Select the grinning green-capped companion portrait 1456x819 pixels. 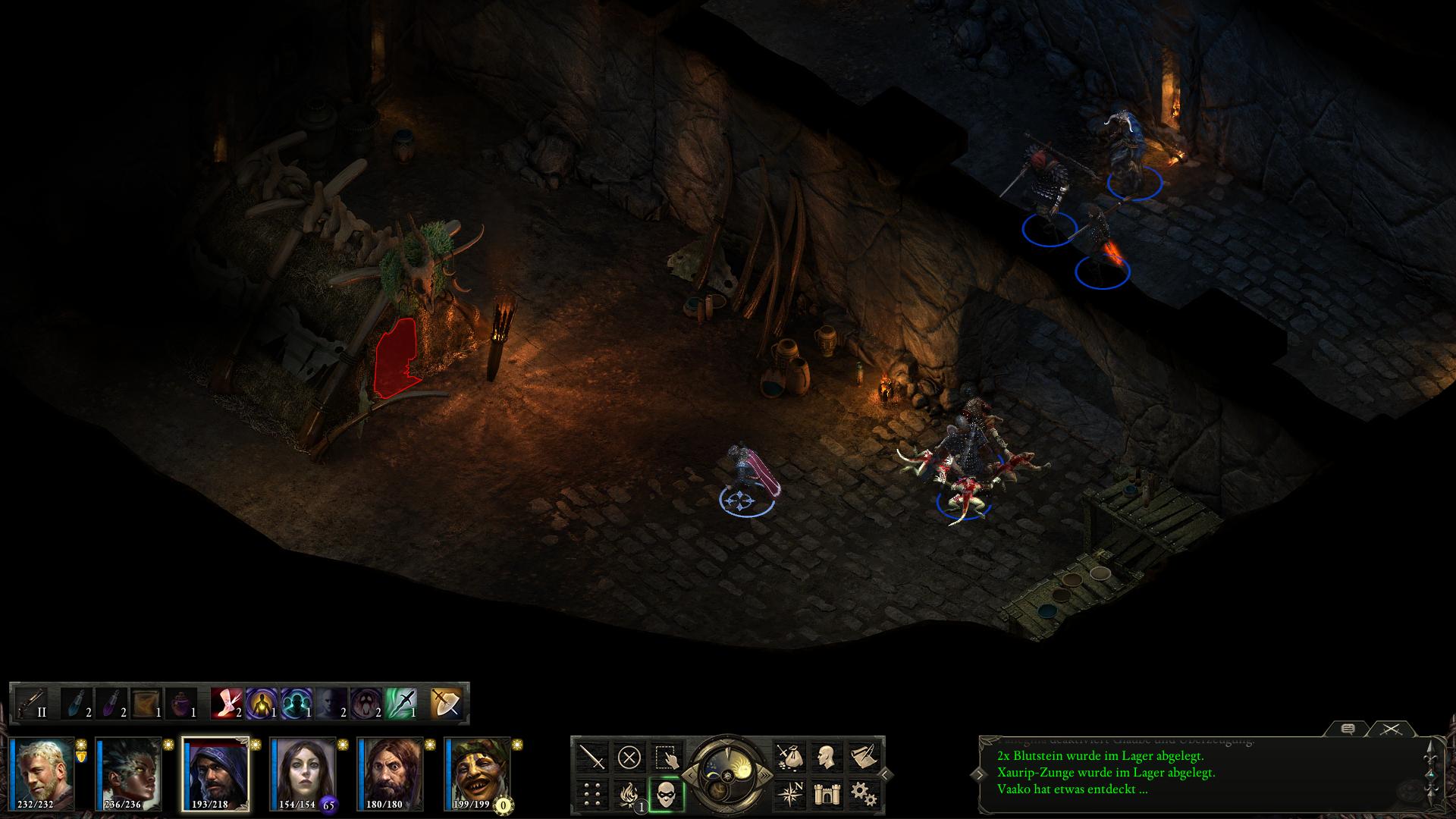click(x=478, y=773)
